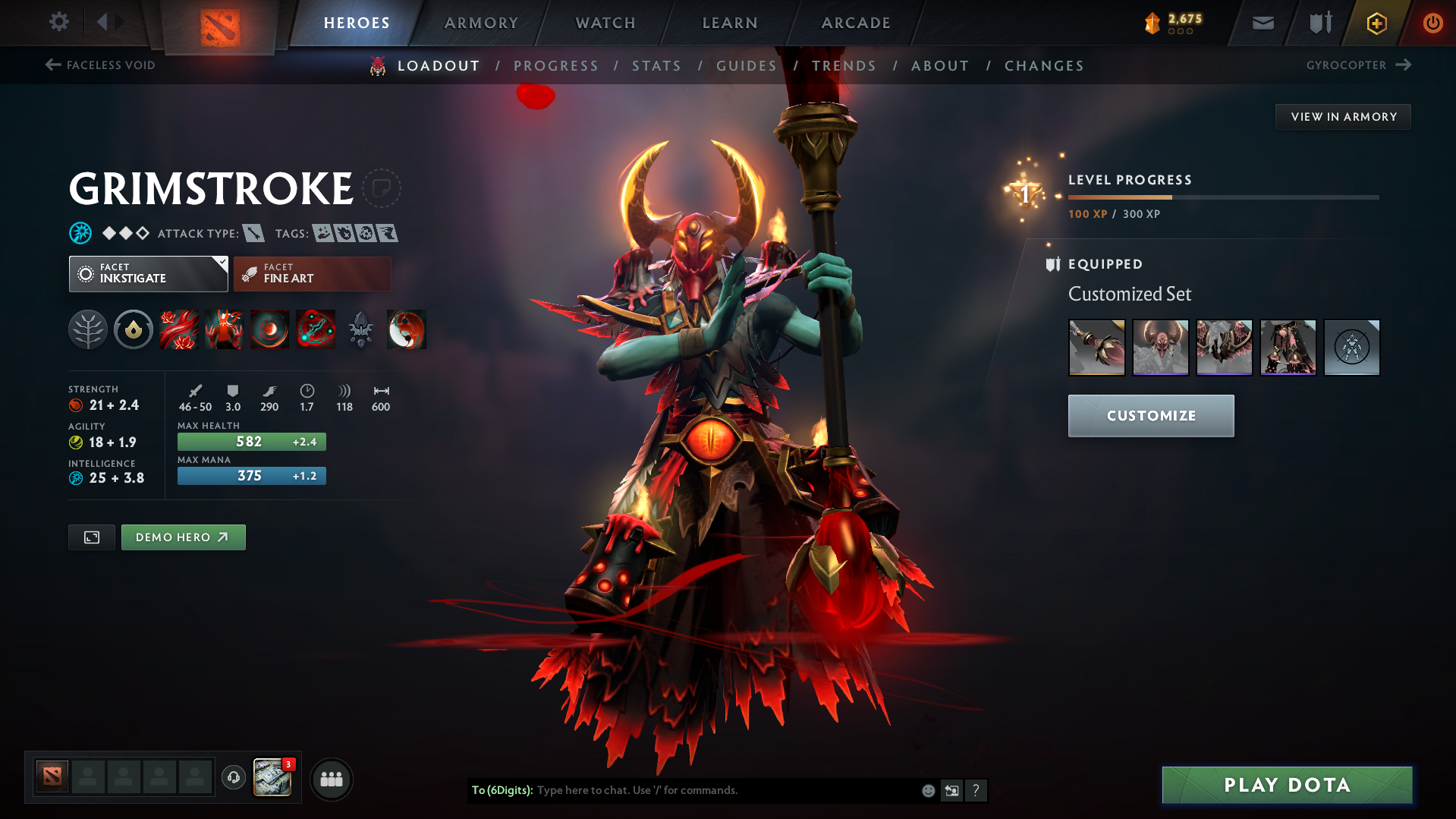
Task: Open the Battle Pass thumbnail with notifications
Action: (x=272, y=779)
